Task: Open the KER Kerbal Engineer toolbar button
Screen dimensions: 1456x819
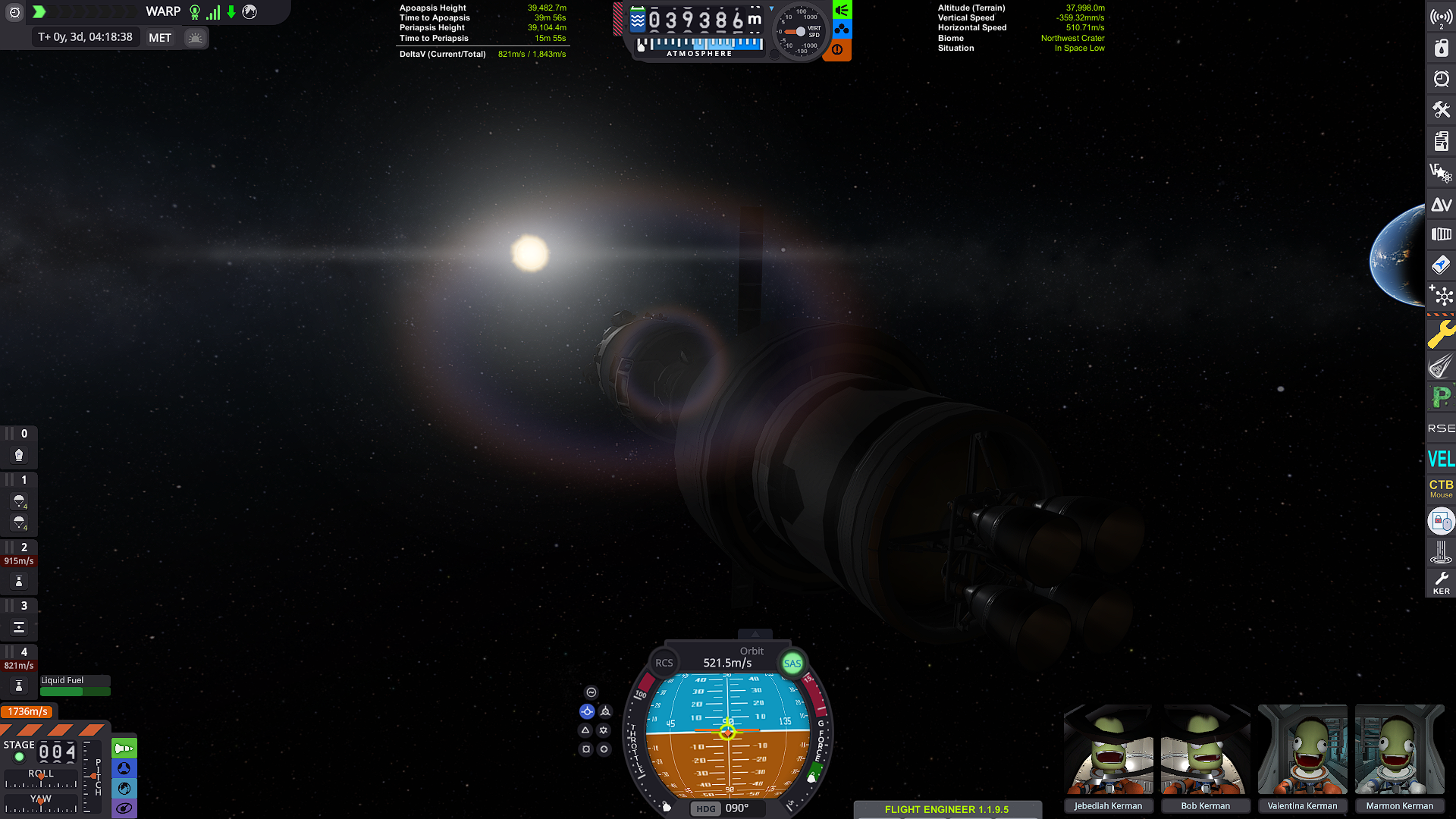Action: [x=1441, y=582]
